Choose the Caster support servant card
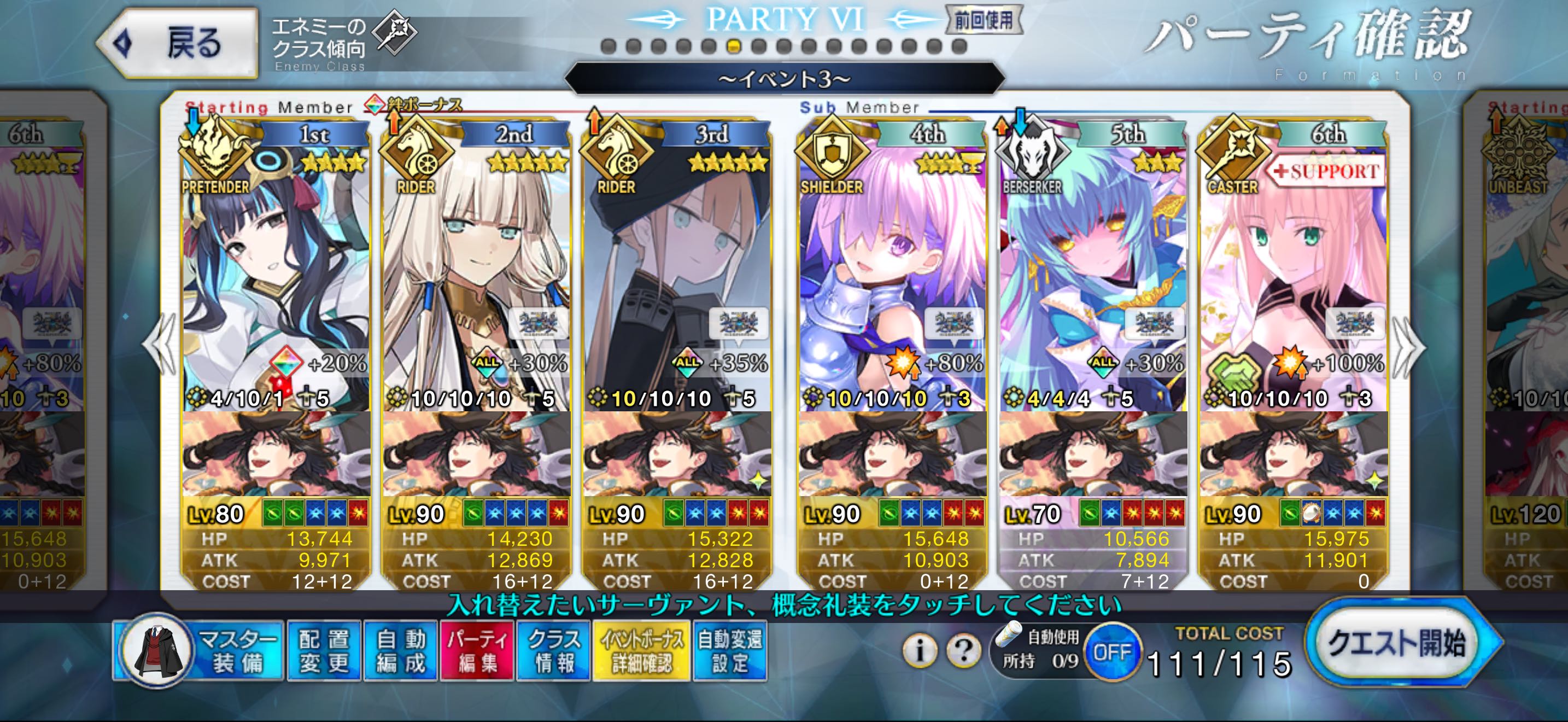 click(x=1294, y=274)
